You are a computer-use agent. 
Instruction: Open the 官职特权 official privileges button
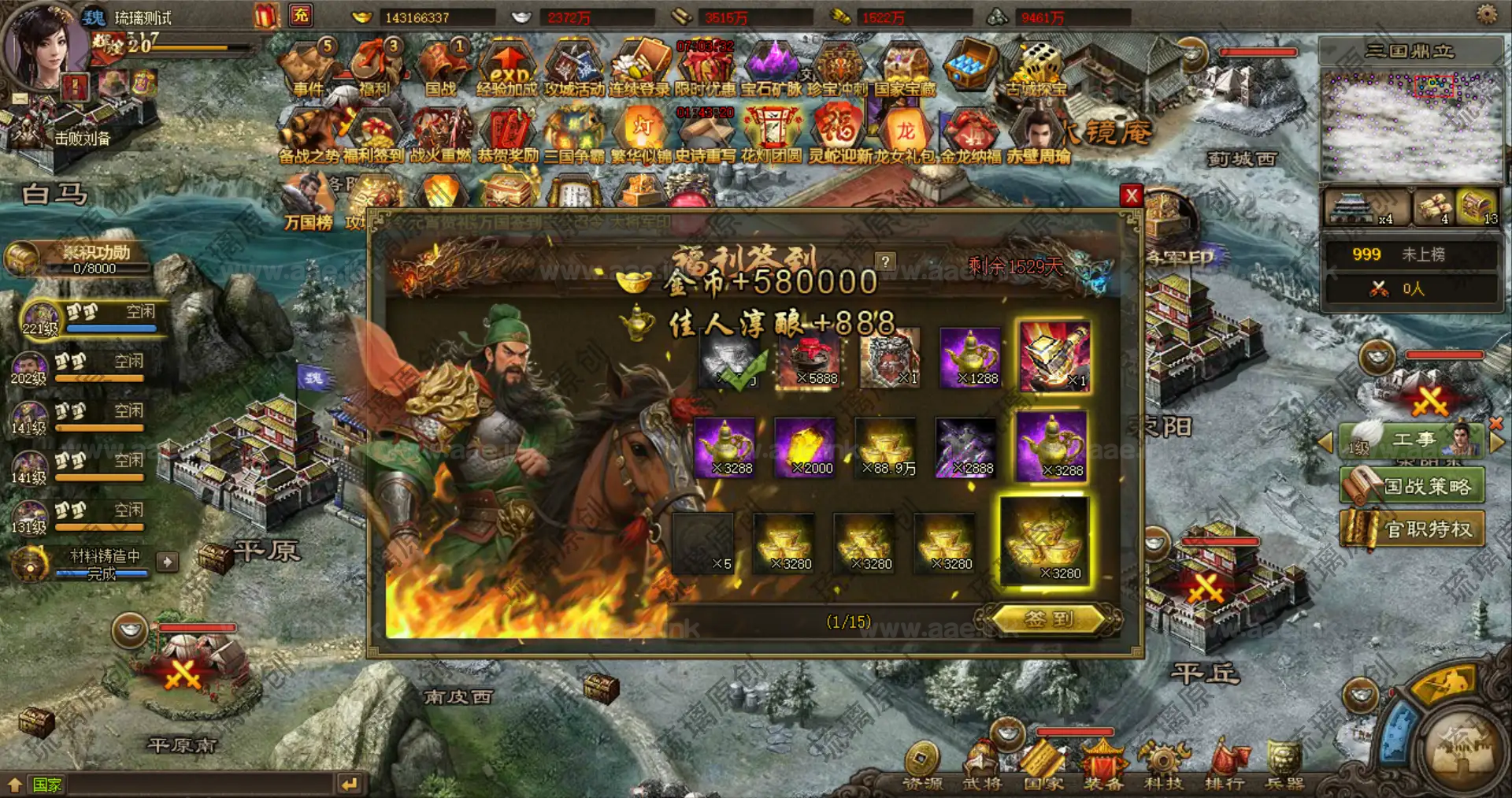click(x=1412, y=529)
